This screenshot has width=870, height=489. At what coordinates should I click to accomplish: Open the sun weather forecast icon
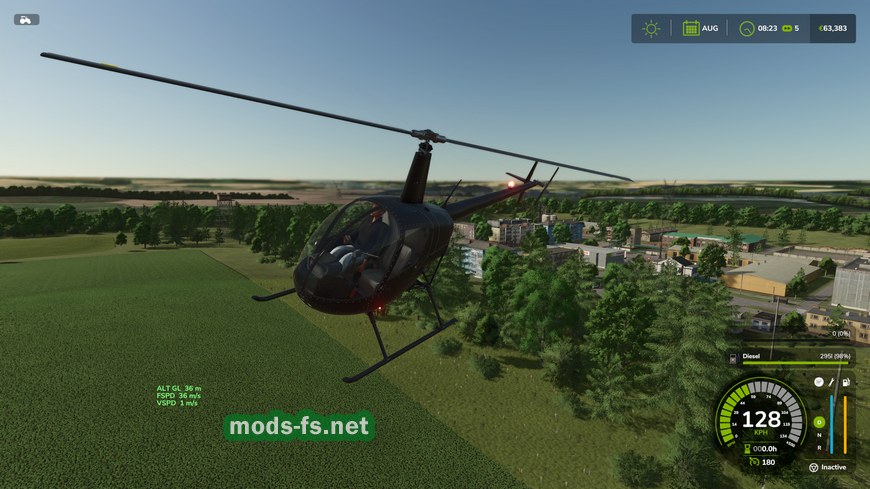(x=651, y=28)
